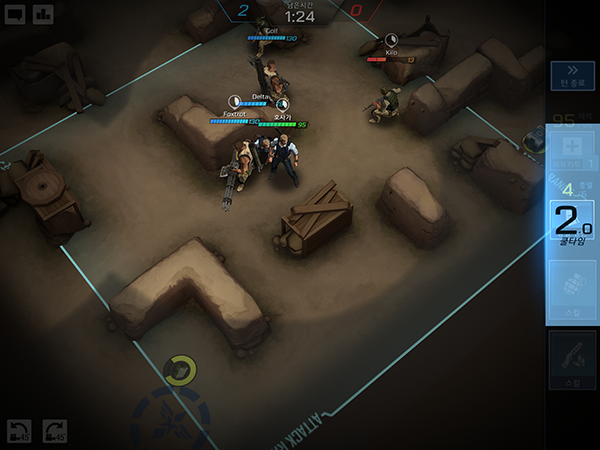600x450 pixels.
Task: End the turn with the double-arrow button
Action: click(572, 76)
